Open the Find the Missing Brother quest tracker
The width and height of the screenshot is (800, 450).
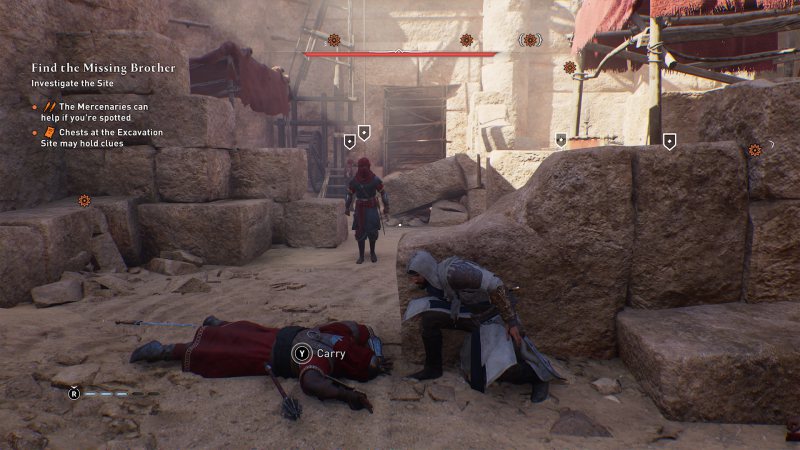(103, 68)
